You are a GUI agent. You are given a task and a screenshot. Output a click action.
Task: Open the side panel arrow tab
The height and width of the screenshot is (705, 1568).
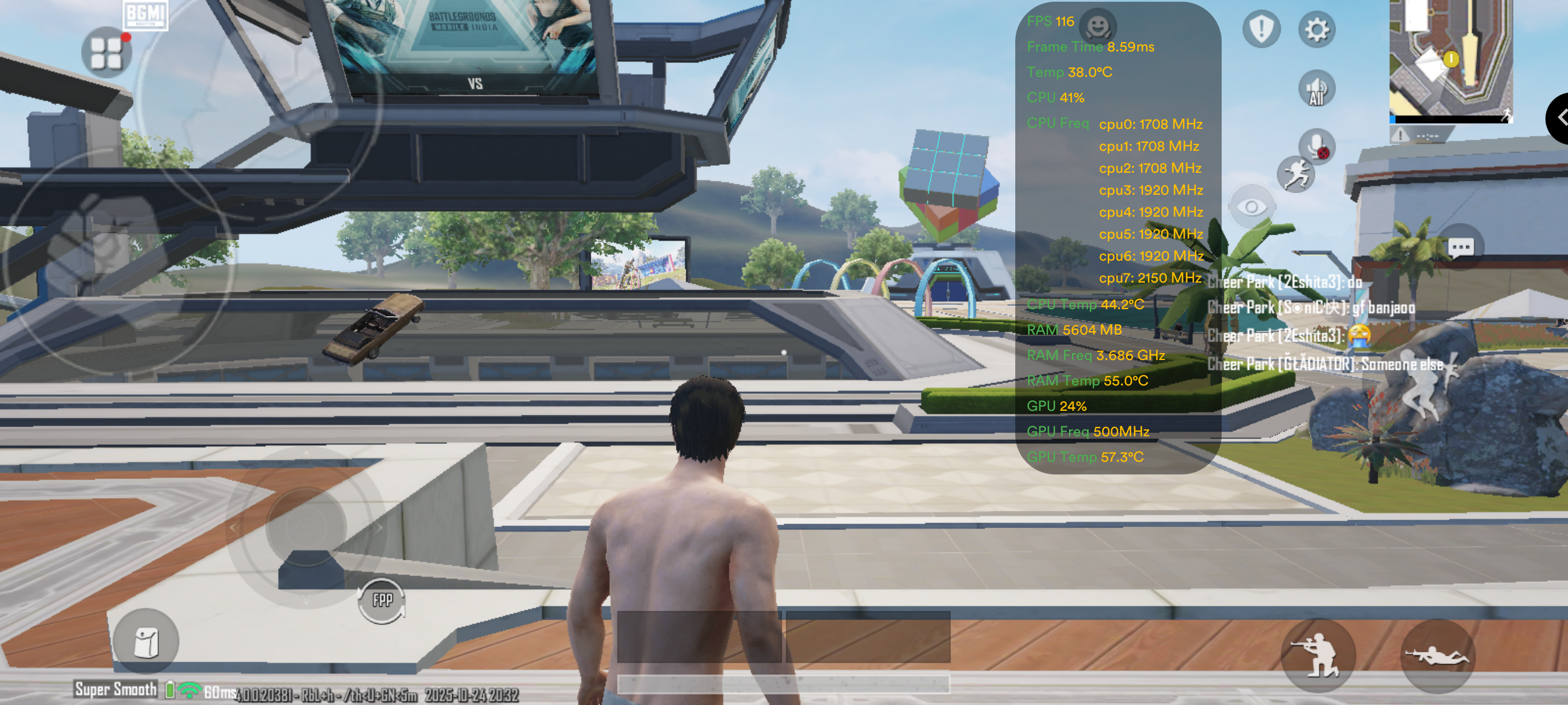(x=1558, y=117)
